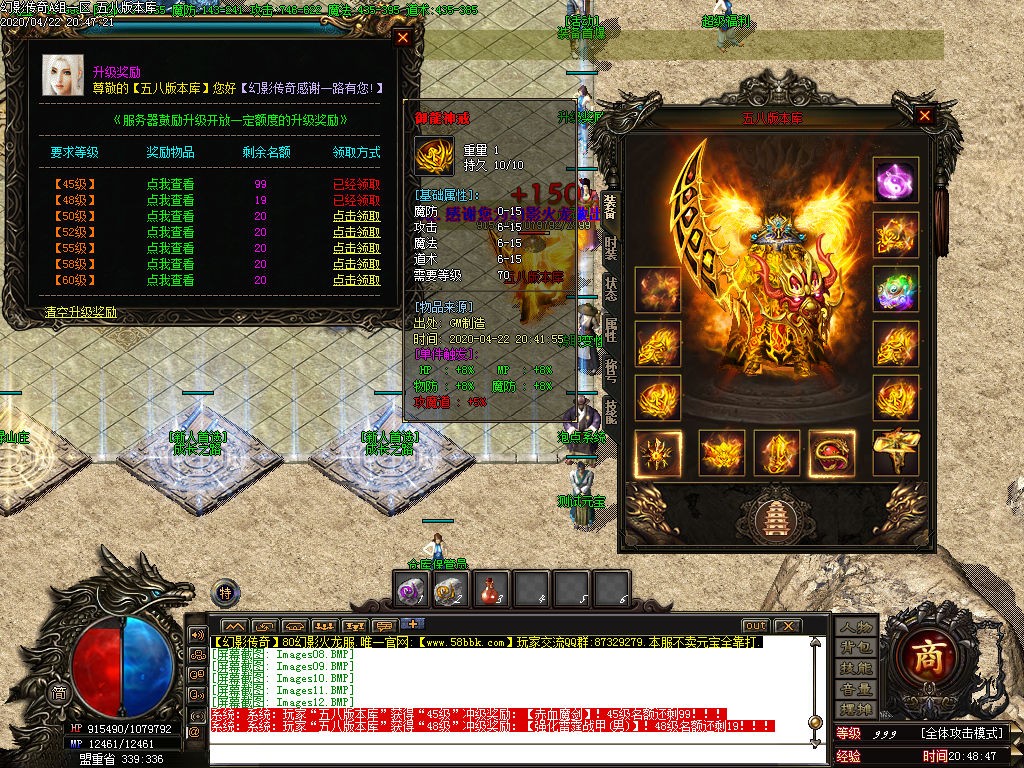Viewport: 1024px width, 768px height.
Task: Use the red potion in the hotbar
Action: tap(490, 590)
